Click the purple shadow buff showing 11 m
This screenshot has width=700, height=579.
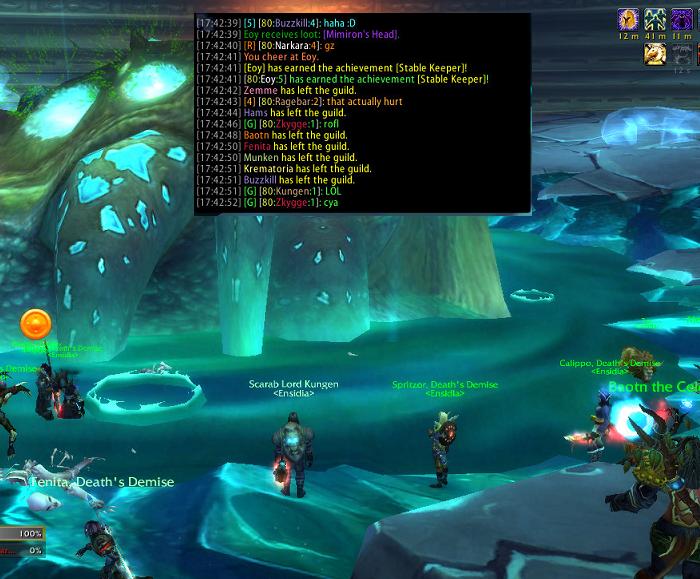[x=682, y=19]
